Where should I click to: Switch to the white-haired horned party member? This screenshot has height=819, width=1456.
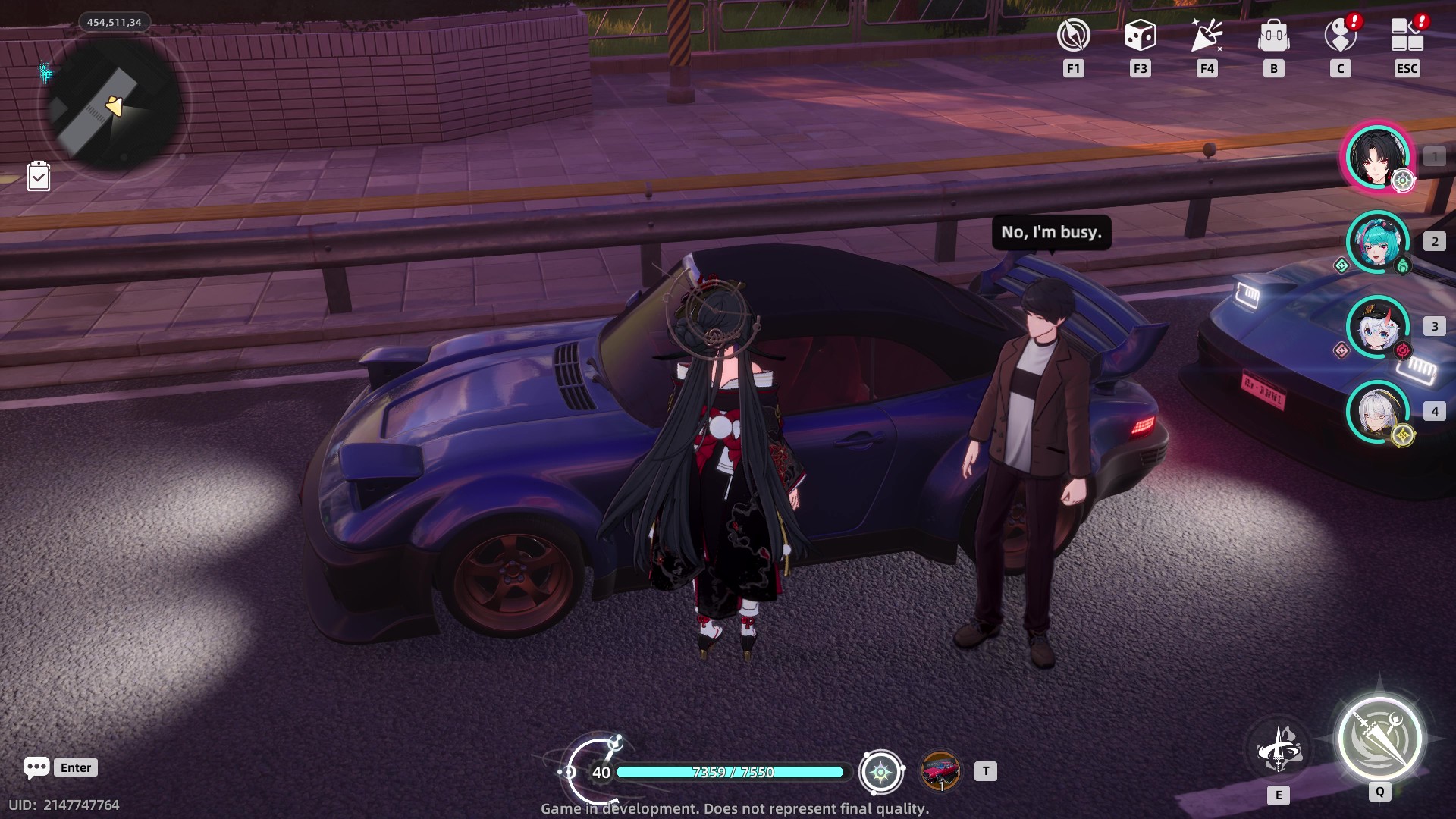click(x=1377, y=327)
